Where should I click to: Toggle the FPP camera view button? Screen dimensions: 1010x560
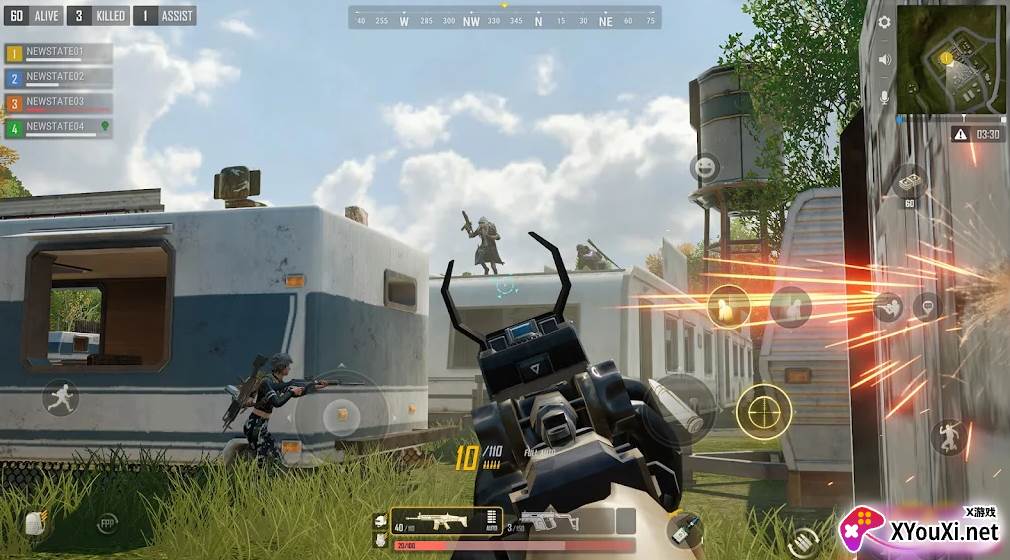click(107, 523)
